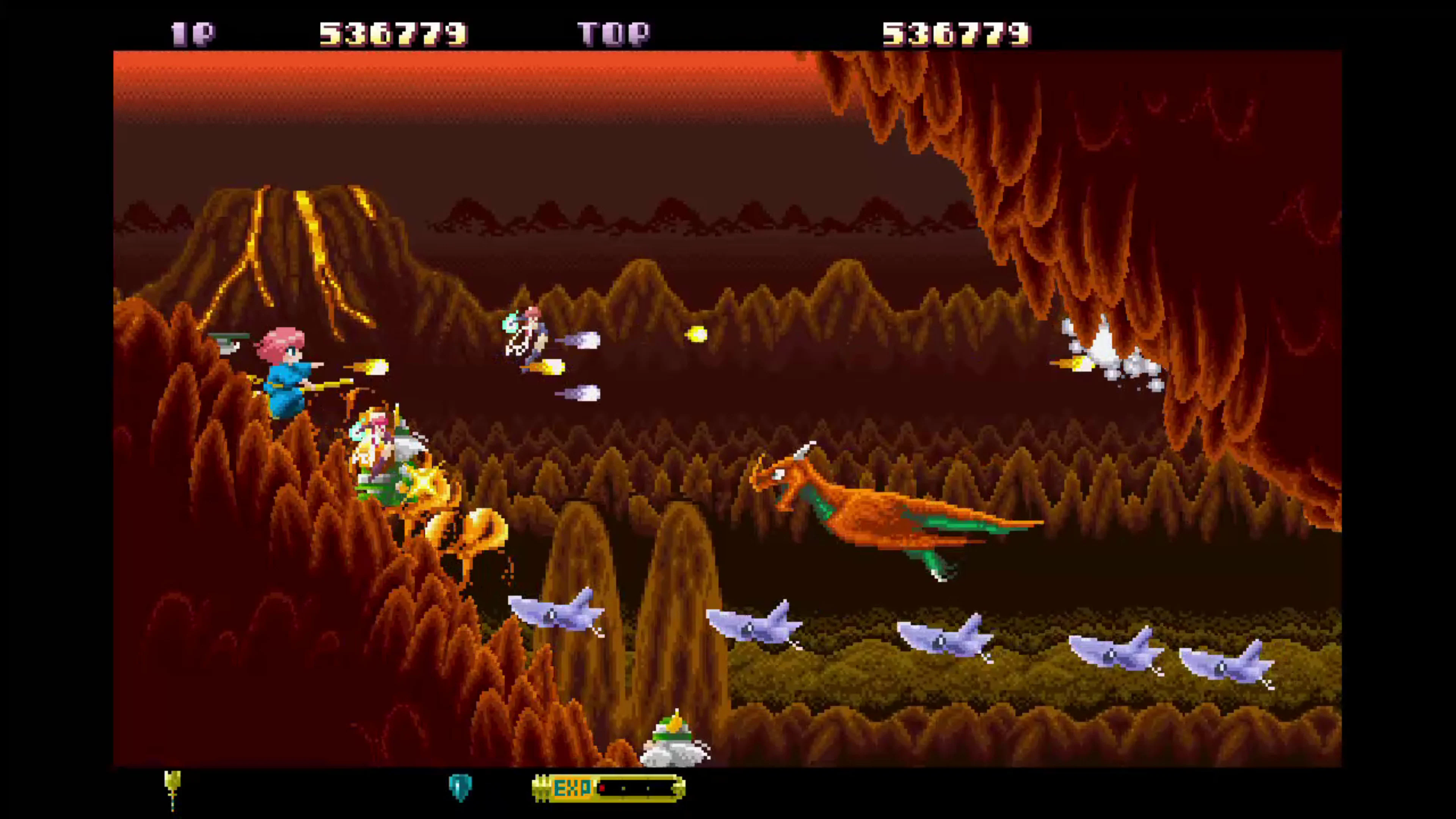Image resolution: width=1456 pixels, height=819 pixels.
Task: Click the armored knight enemy near the witch
Action: (x=379, y=447)
